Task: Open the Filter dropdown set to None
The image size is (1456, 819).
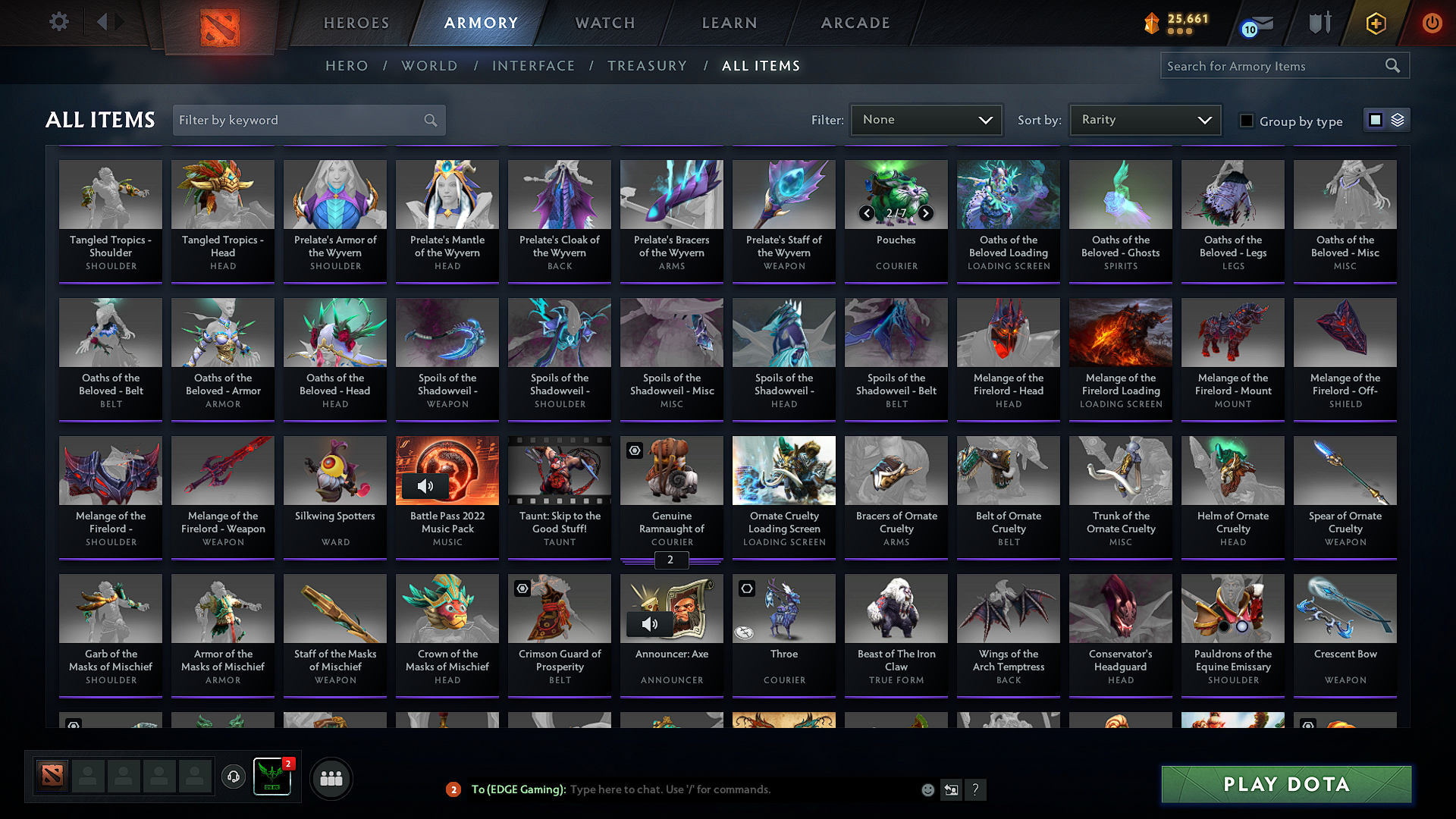Action: coord(926,119)
